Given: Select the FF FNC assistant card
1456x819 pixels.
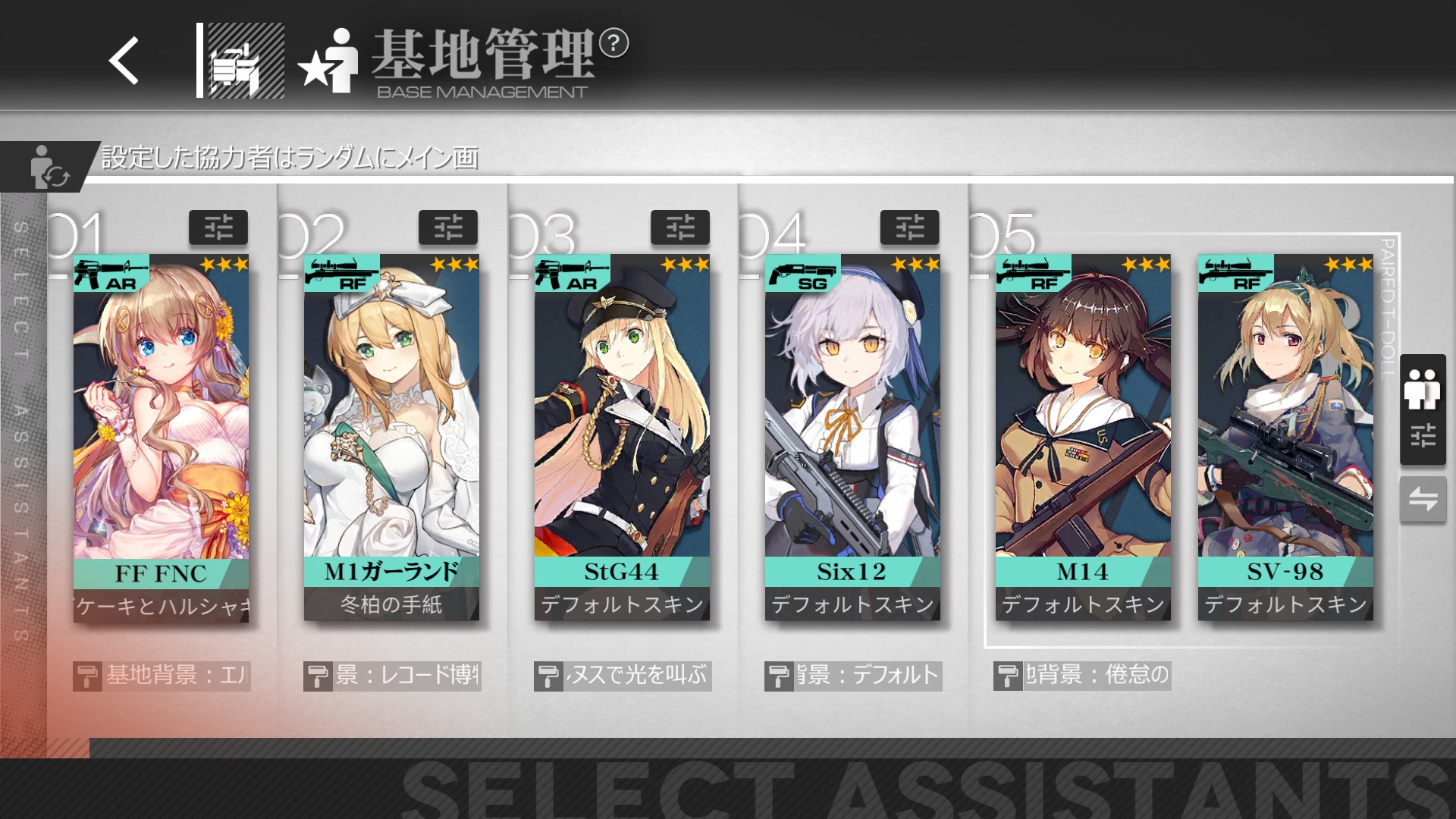Looking at the screenshot, I should click(x=161, y=437).
